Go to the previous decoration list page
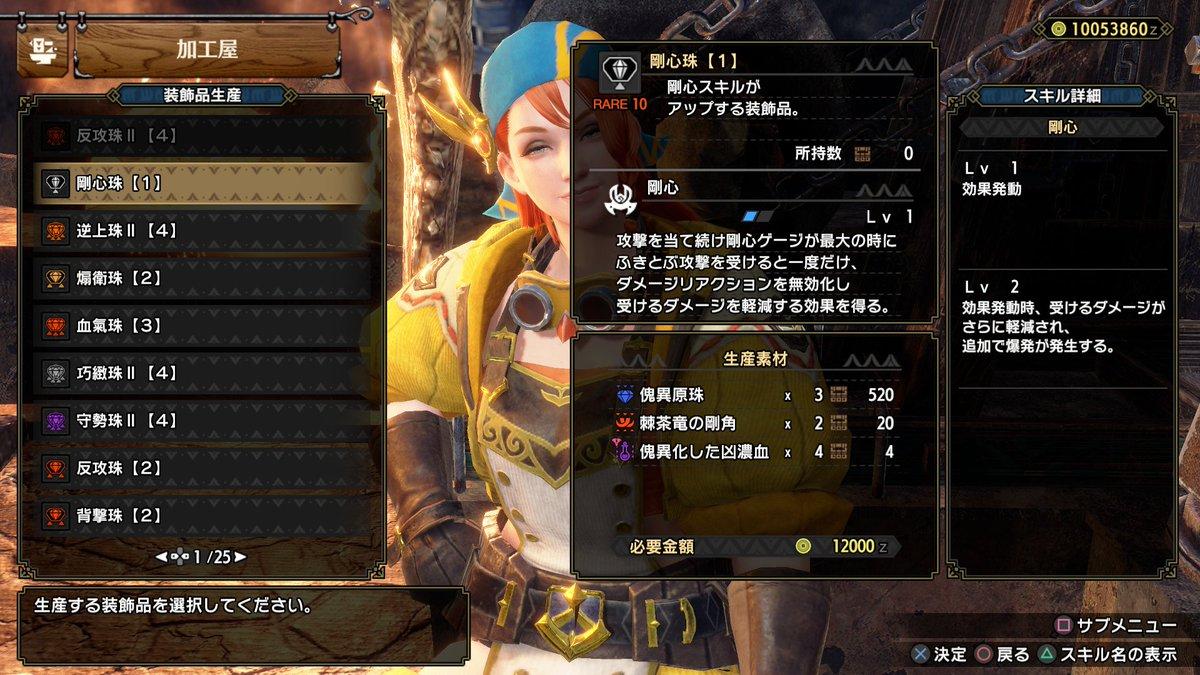Screen dimensions: 1200x675 [161, 557]
